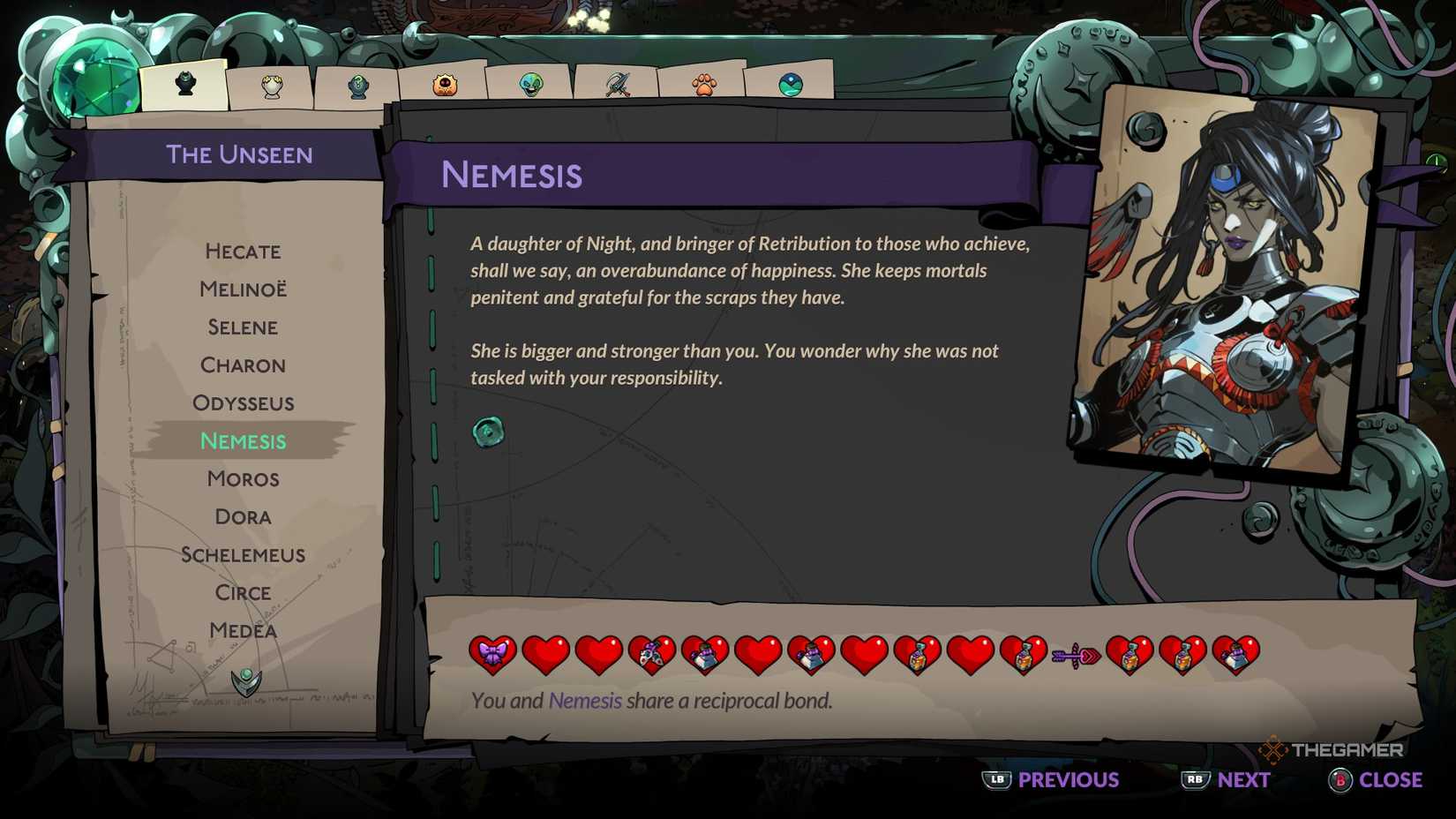Image resolution: width=1456 pixels, height=819 pixels.
Task: Open the green skull face tab
Action: pos(531,85)
